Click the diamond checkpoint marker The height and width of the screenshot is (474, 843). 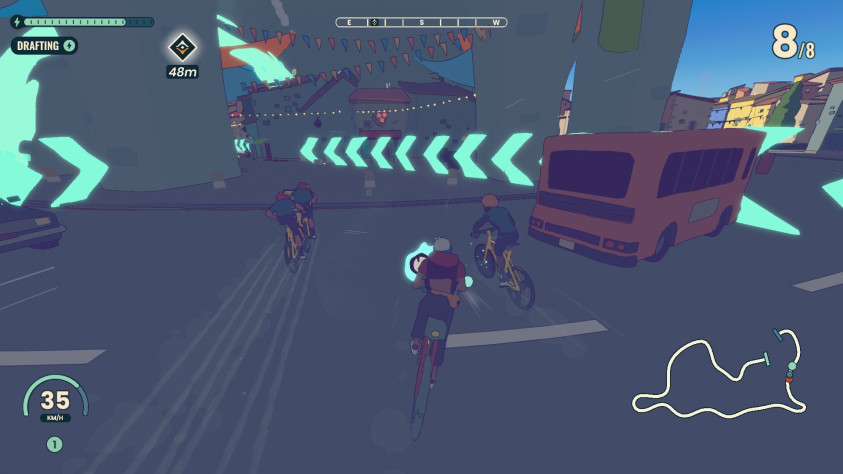click(182, 46)
